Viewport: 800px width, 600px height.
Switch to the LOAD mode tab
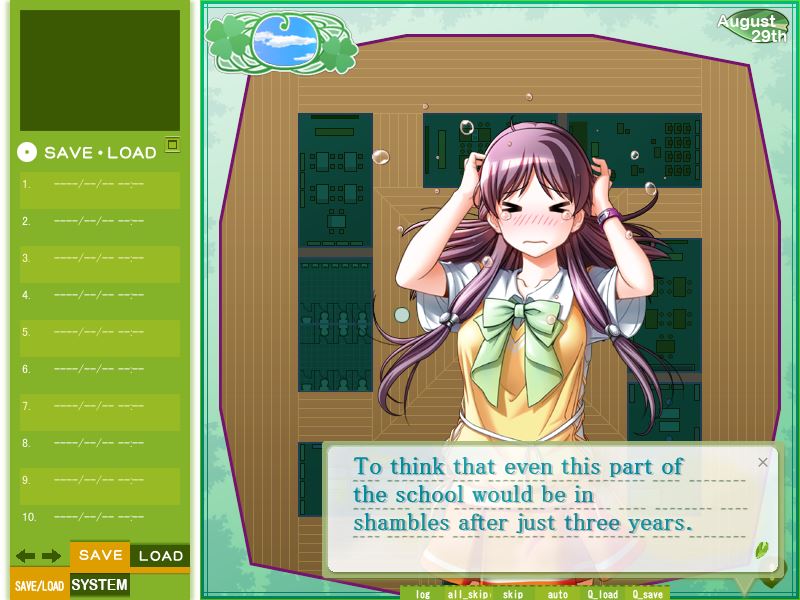click(160, 556)
